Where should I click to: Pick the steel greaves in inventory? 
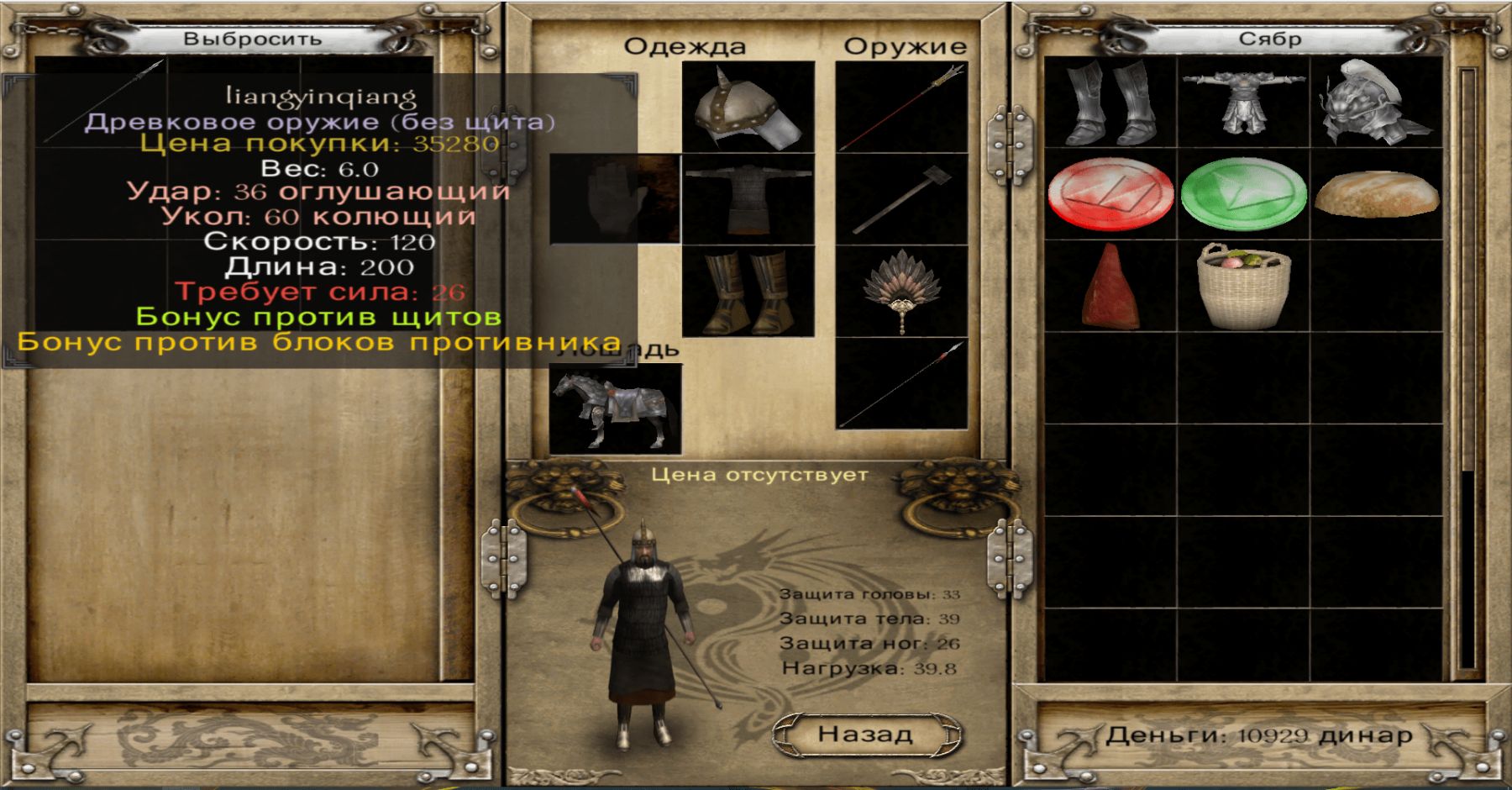[x=1110, y=103]
